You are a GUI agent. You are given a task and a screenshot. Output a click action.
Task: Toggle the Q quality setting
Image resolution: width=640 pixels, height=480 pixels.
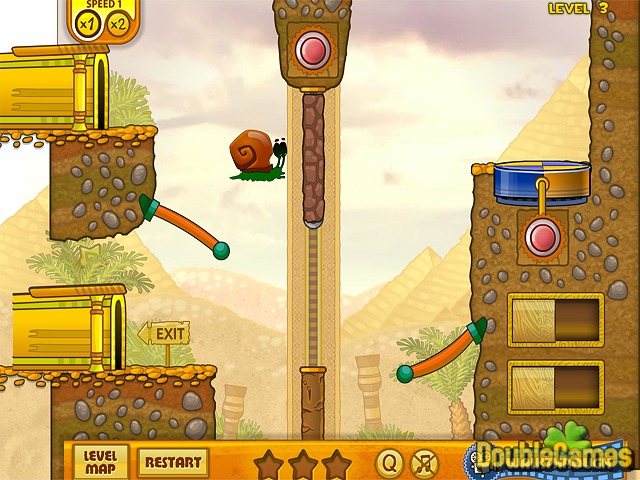[x=389, y=463]
